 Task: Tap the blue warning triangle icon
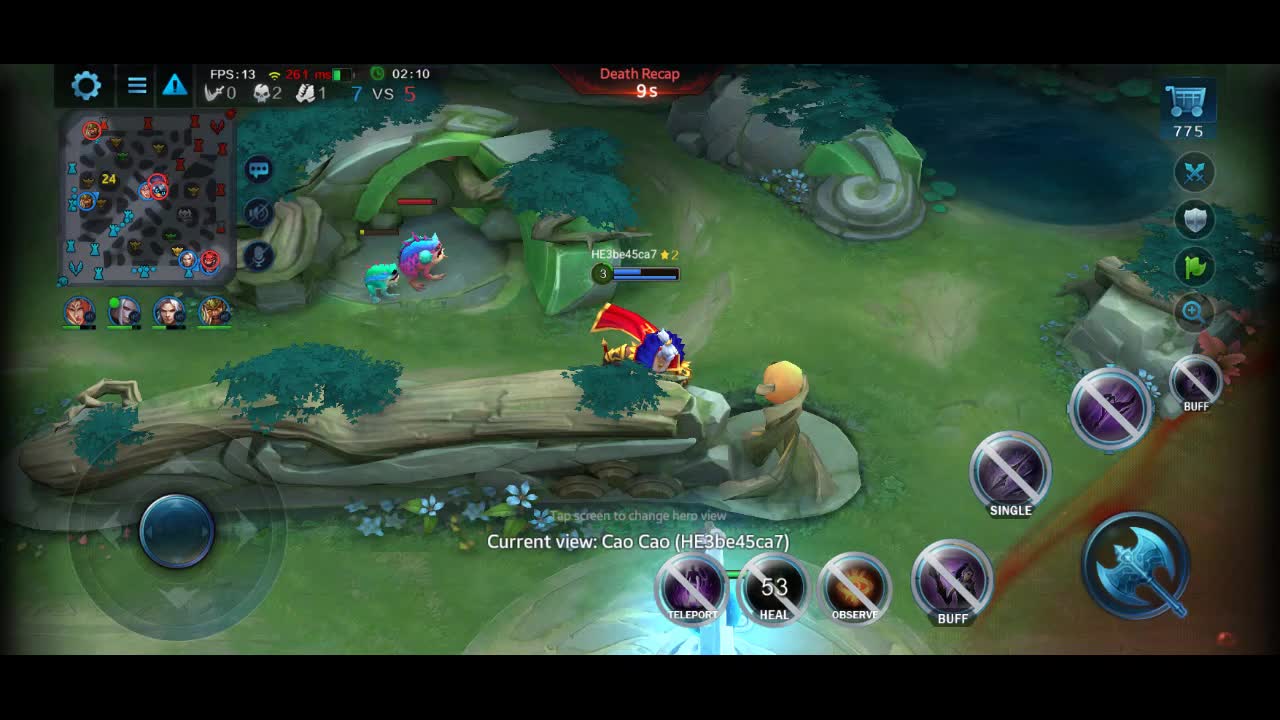coord(175,85)
